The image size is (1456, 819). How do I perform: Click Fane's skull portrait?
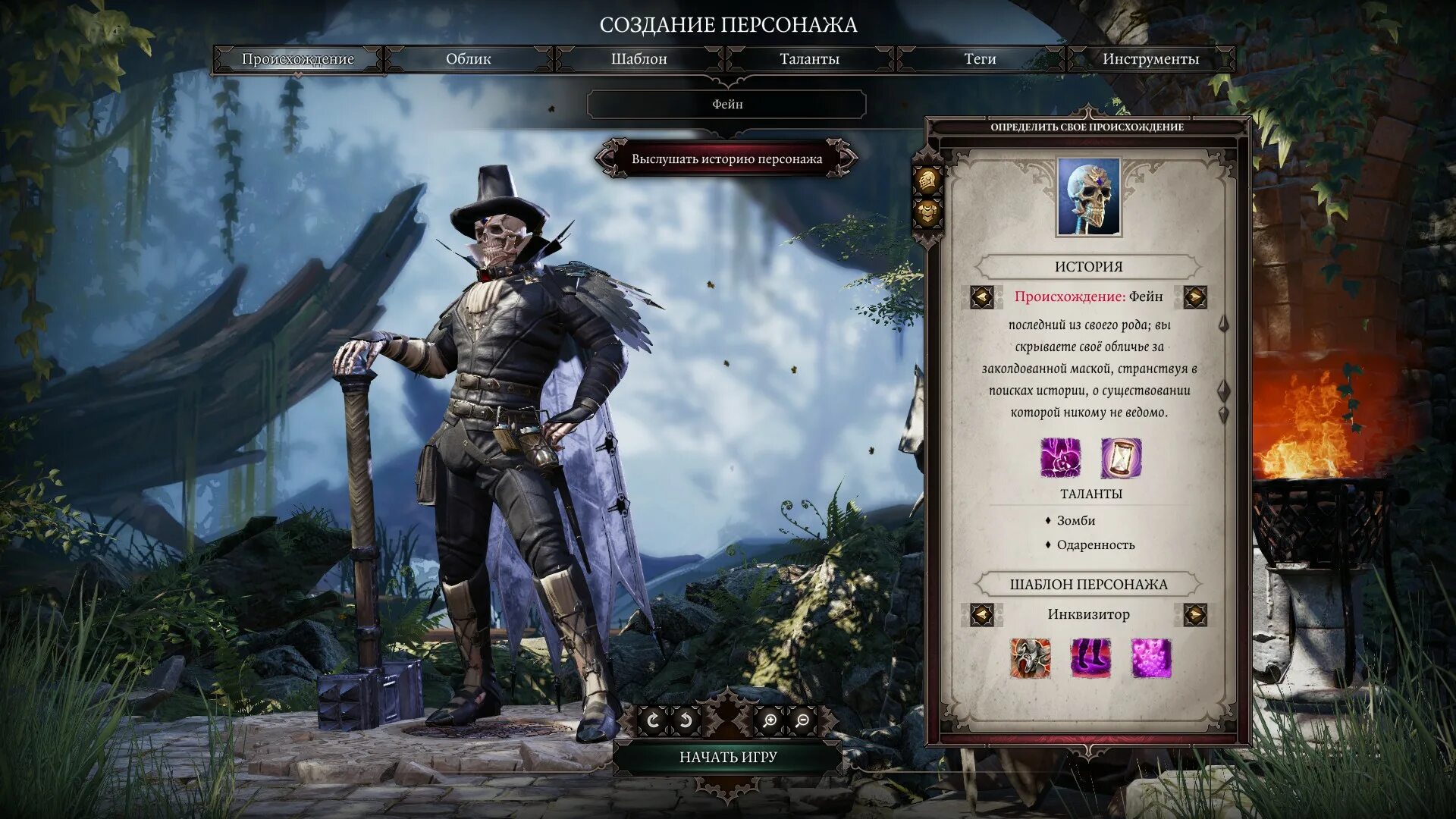click(1089, 197)
